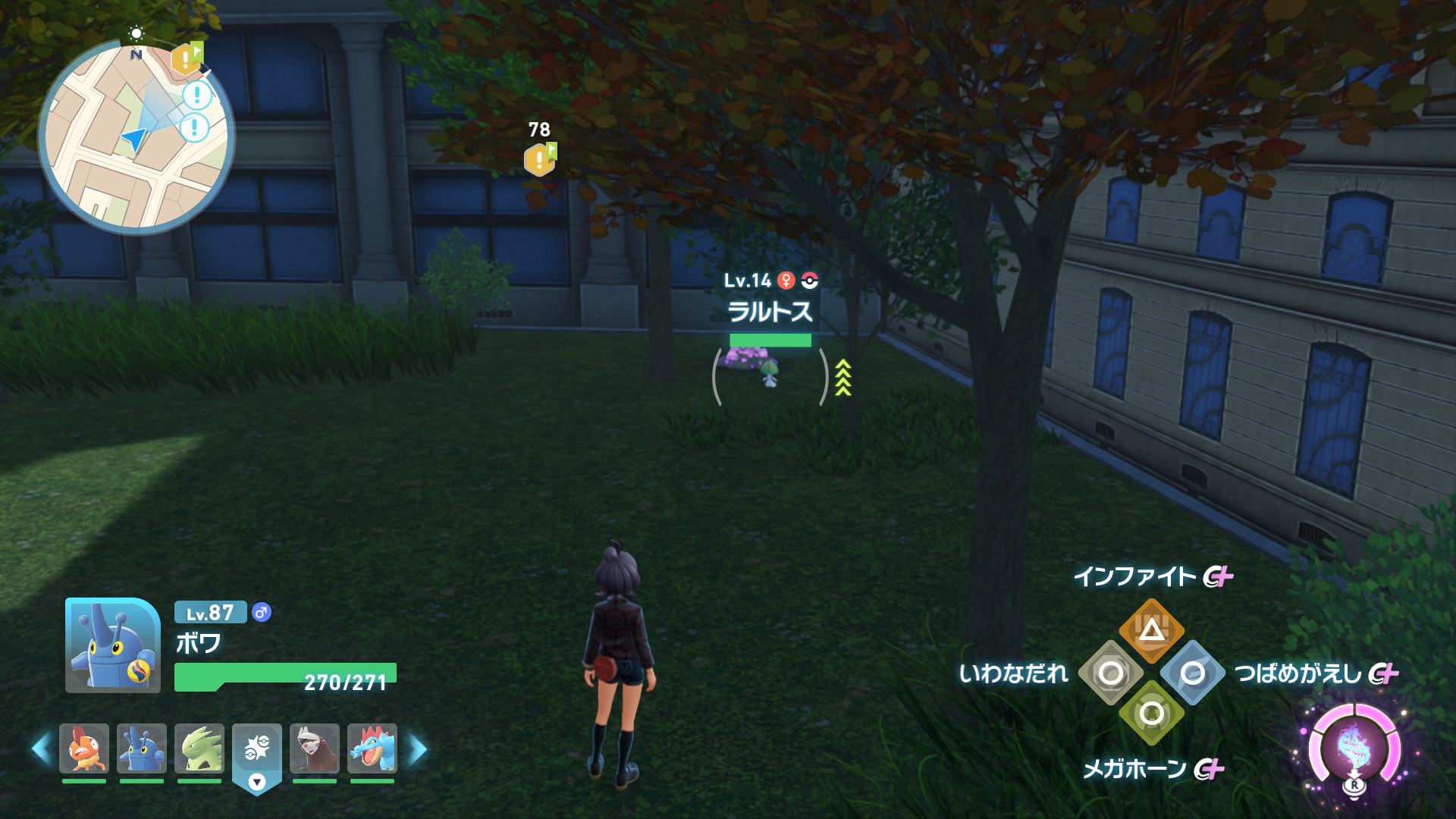Activate the gray Rock Slide move diamond
This screenshot has width=1456, height=819.
coord(1111,673)
